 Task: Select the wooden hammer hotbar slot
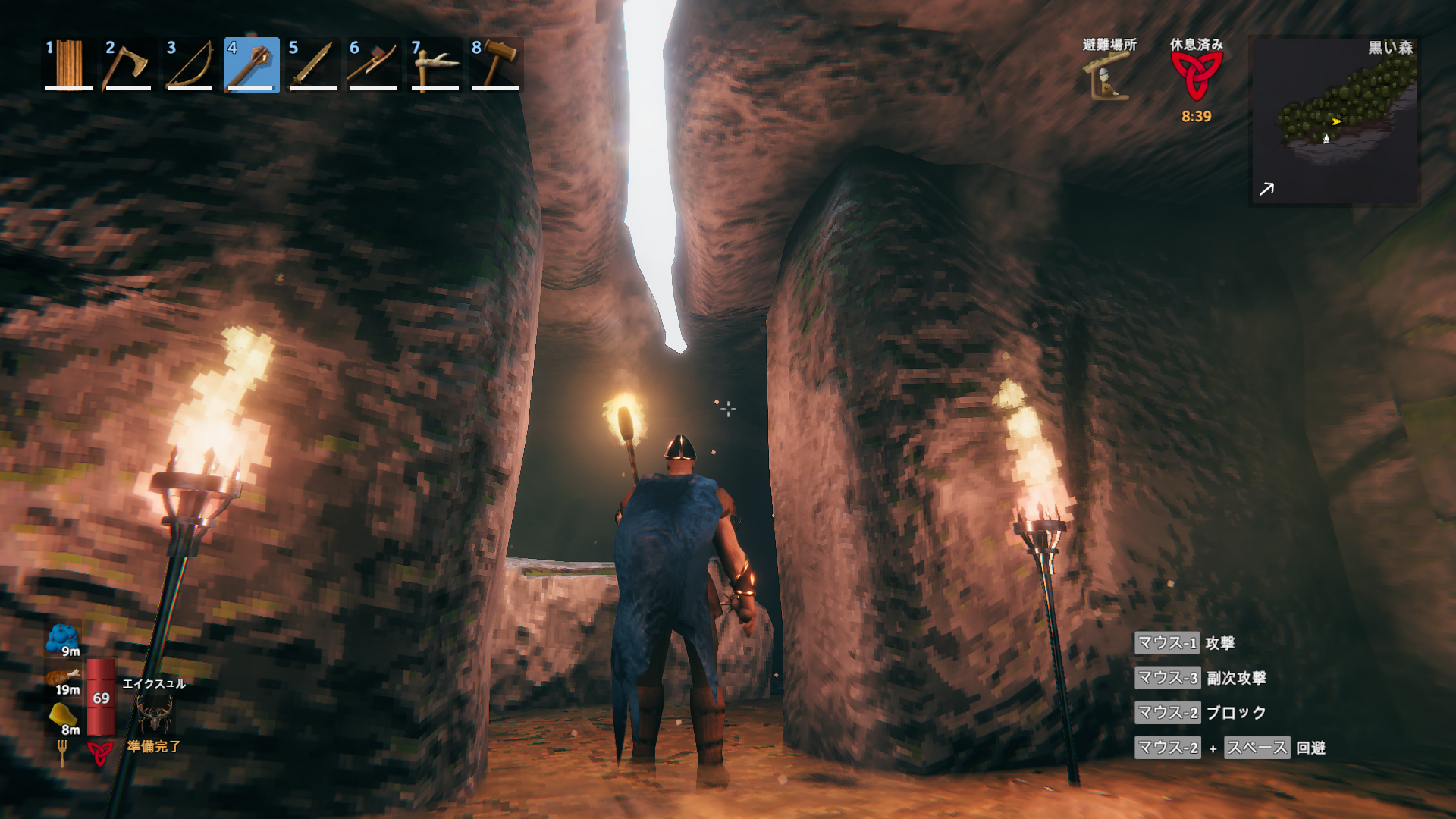496,64
